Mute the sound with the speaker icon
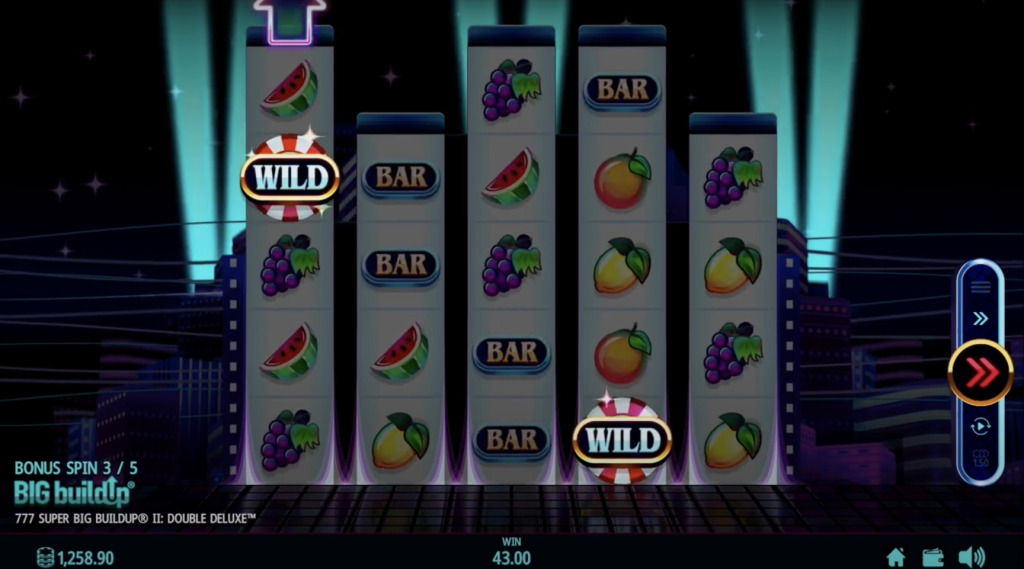1024x569 pixels. point(971,557)
